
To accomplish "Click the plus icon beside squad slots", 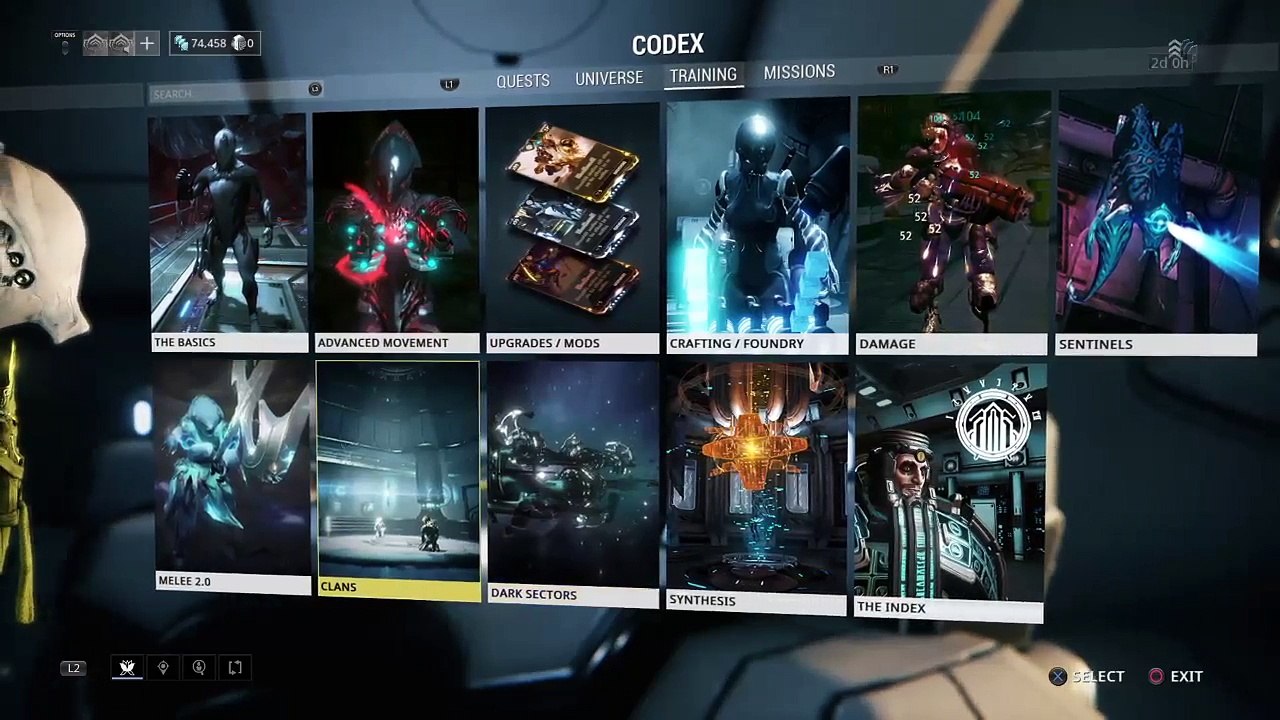I will pyautogui.click(x=147, y=43).
